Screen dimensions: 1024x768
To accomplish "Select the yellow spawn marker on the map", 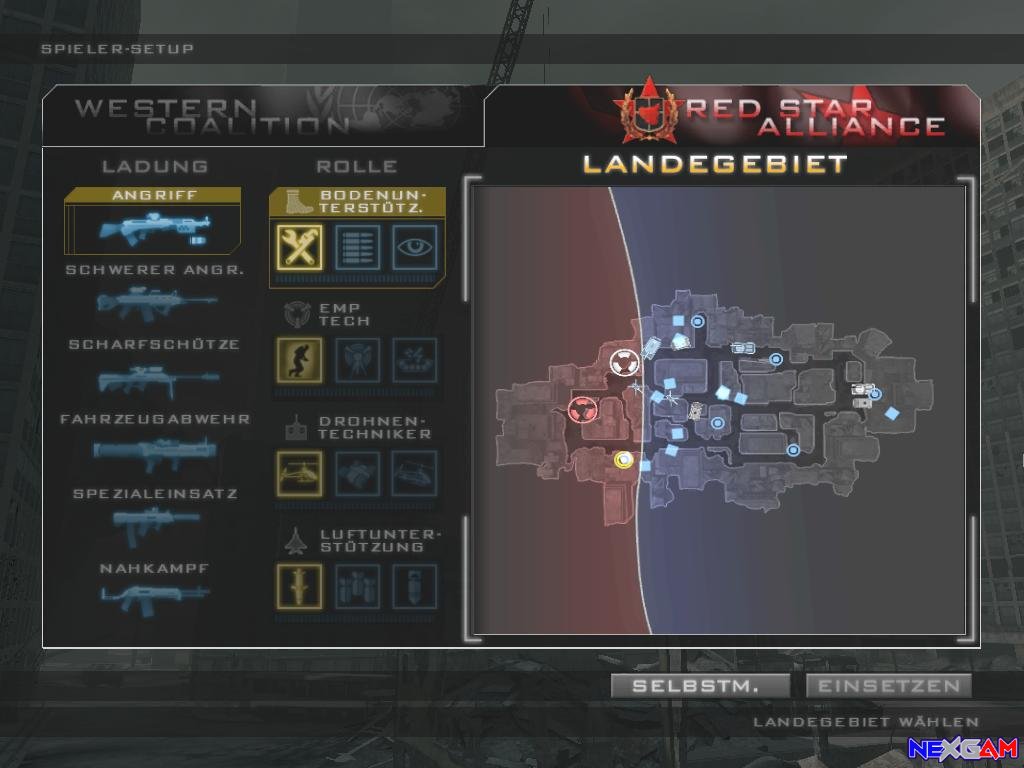I will pos(625,460).
